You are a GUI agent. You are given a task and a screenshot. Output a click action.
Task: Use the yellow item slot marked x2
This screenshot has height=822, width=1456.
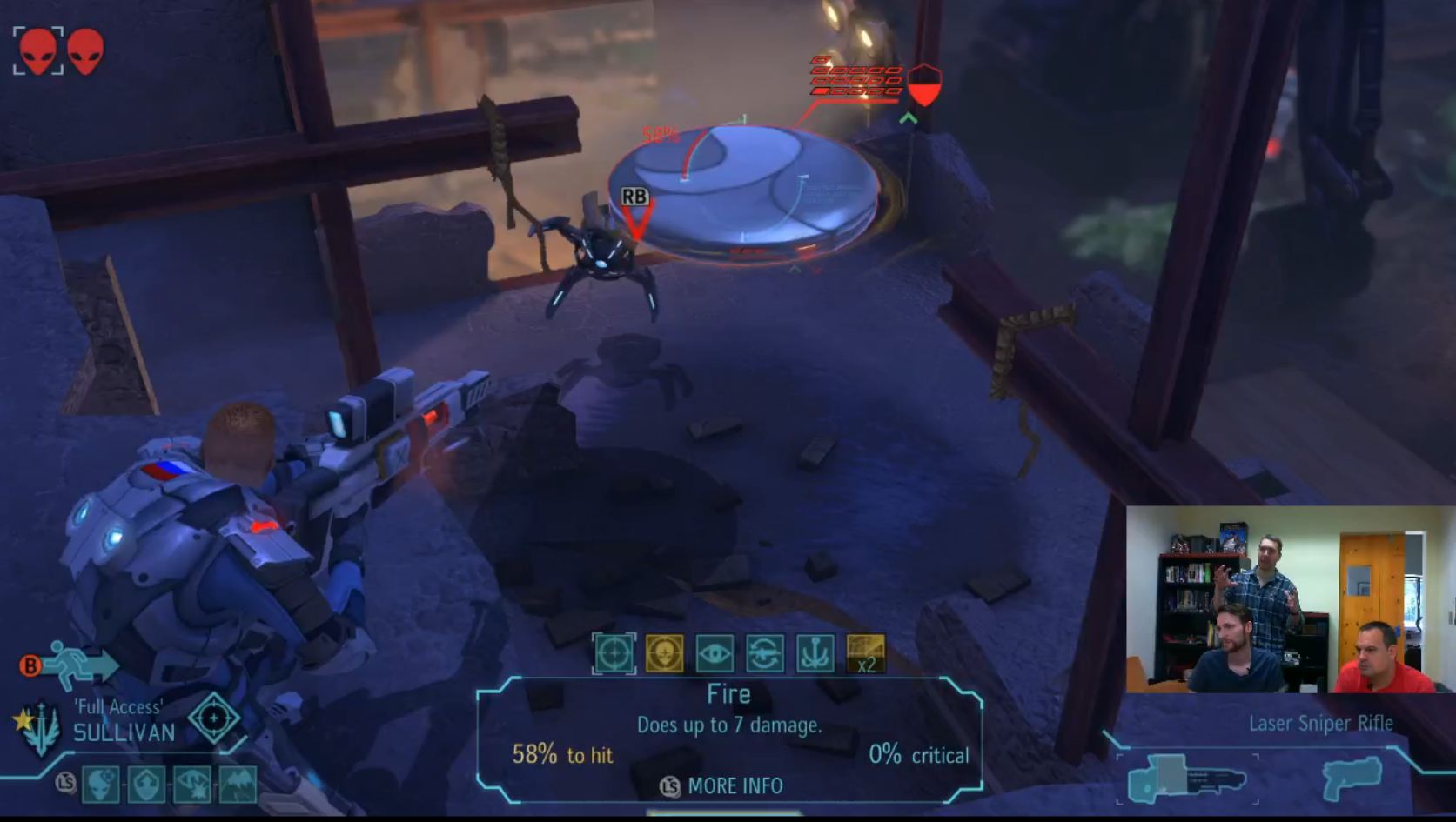(x=866, y=653)
